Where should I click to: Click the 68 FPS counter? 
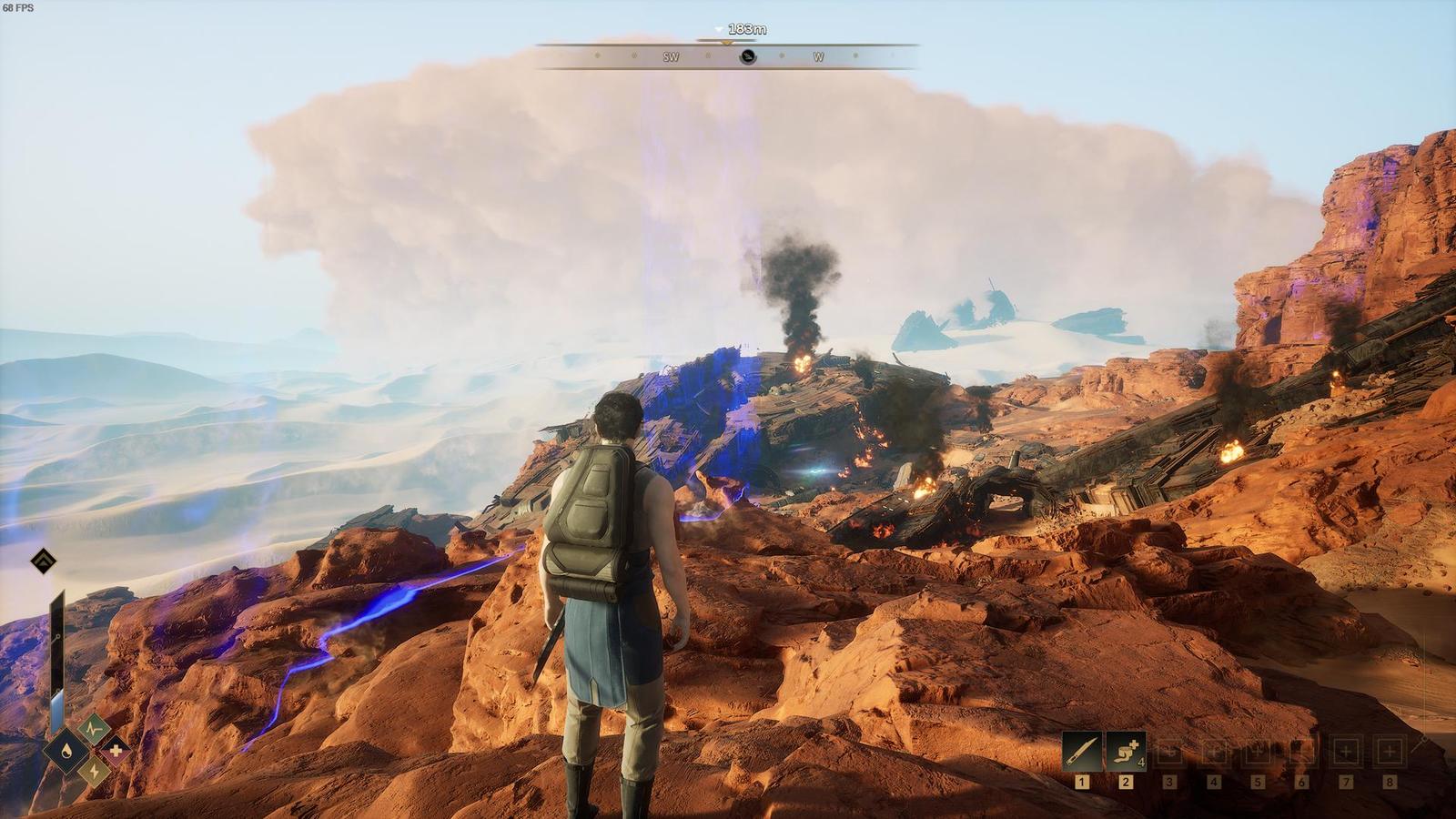16,8
